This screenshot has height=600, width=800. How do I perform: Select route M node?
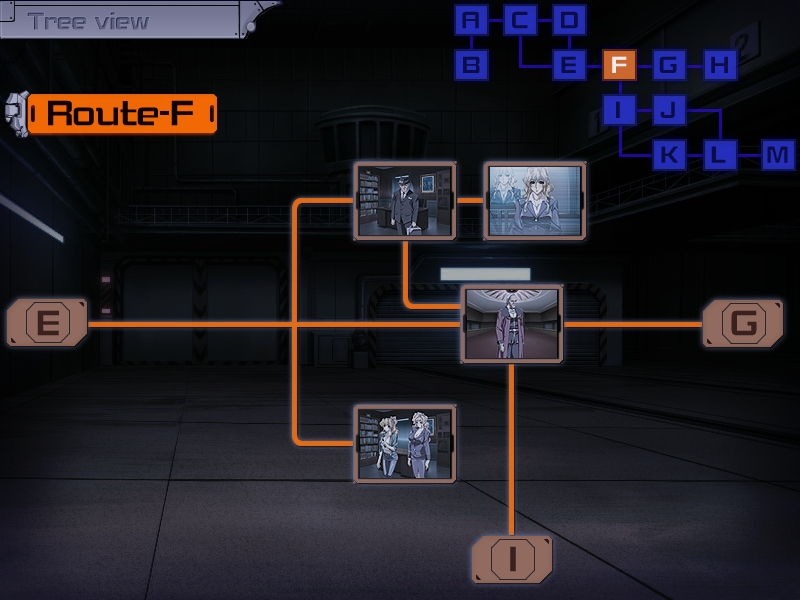(x=777, y=155)
